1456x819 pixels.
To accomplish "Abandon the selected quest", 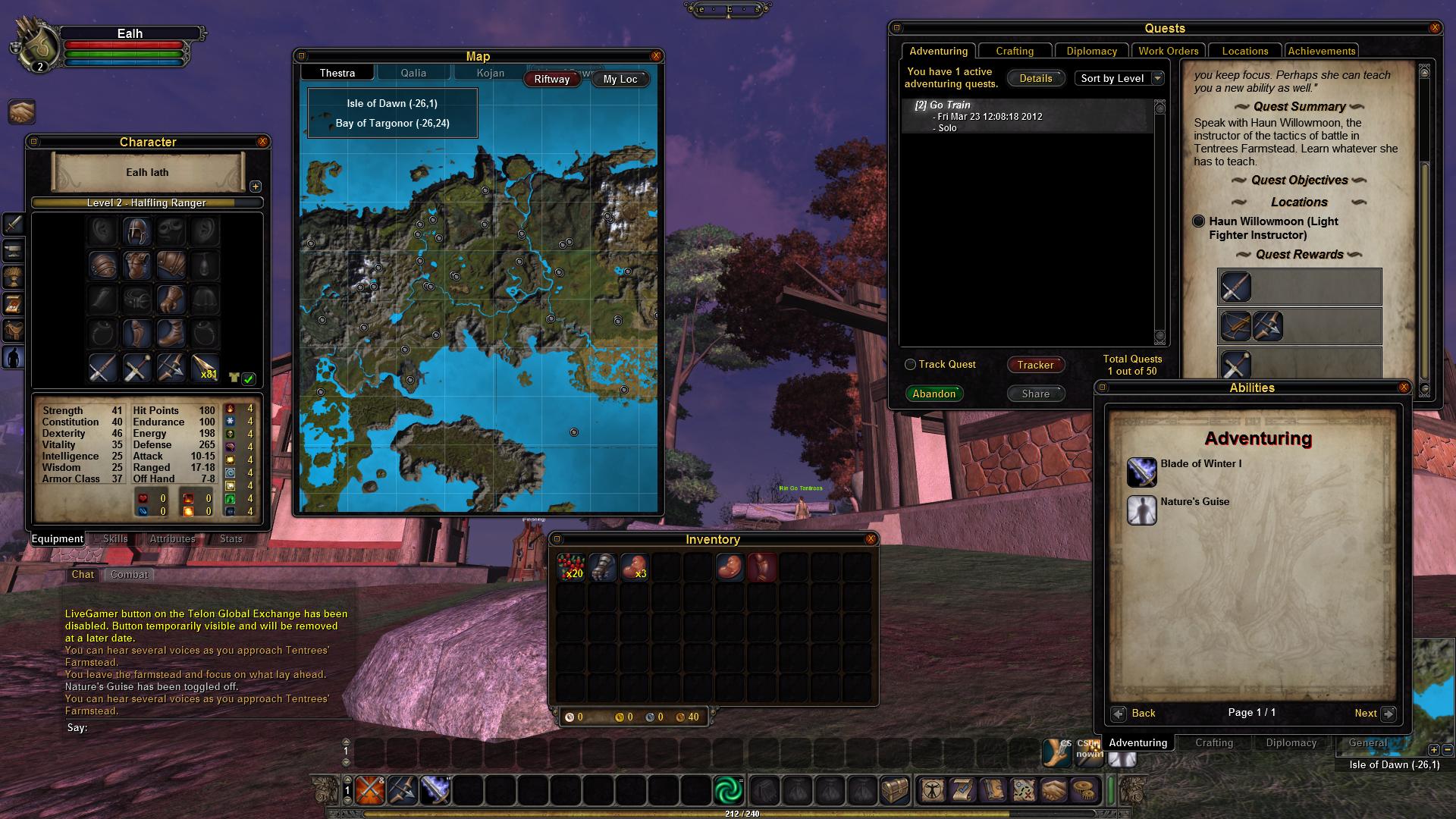I will (934, 394).
